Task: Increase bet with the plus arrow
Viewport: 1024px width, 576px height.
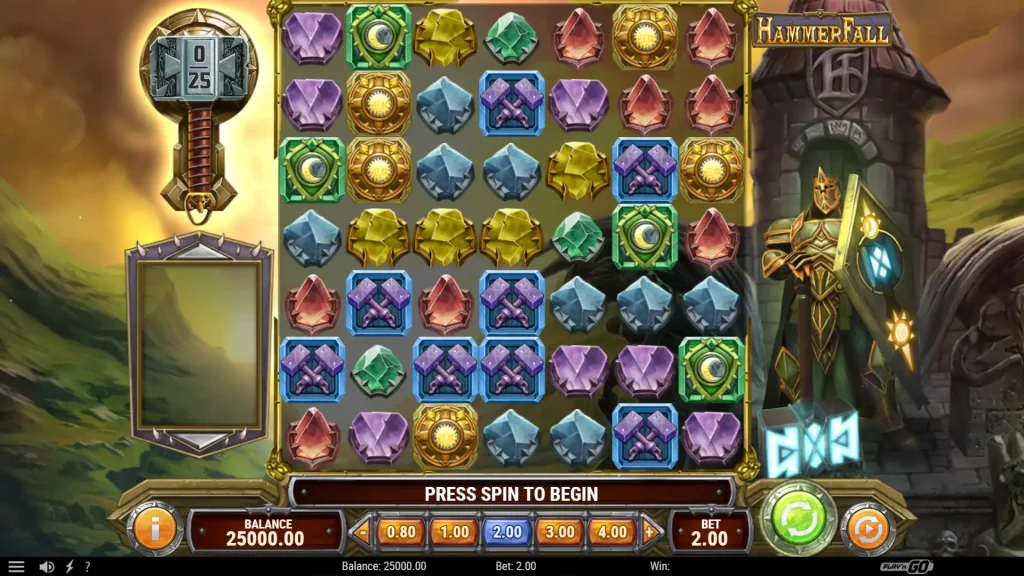Action: pyautogui.click(x=650, y=532)
